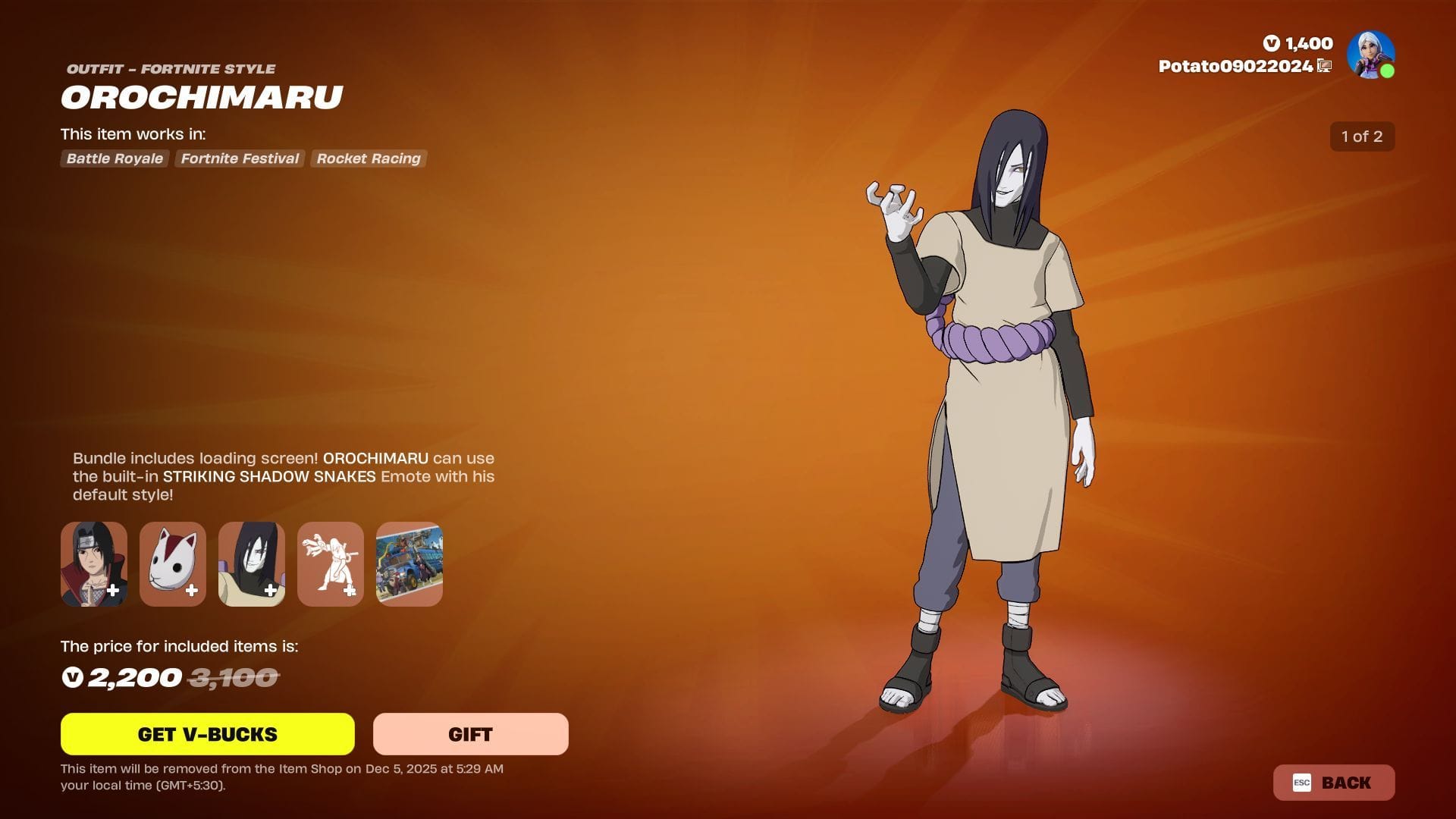Select the Fortnite Festival tag
Image resolution: width=1456 pixels, height=819 pixels.
tap(239, 158)
